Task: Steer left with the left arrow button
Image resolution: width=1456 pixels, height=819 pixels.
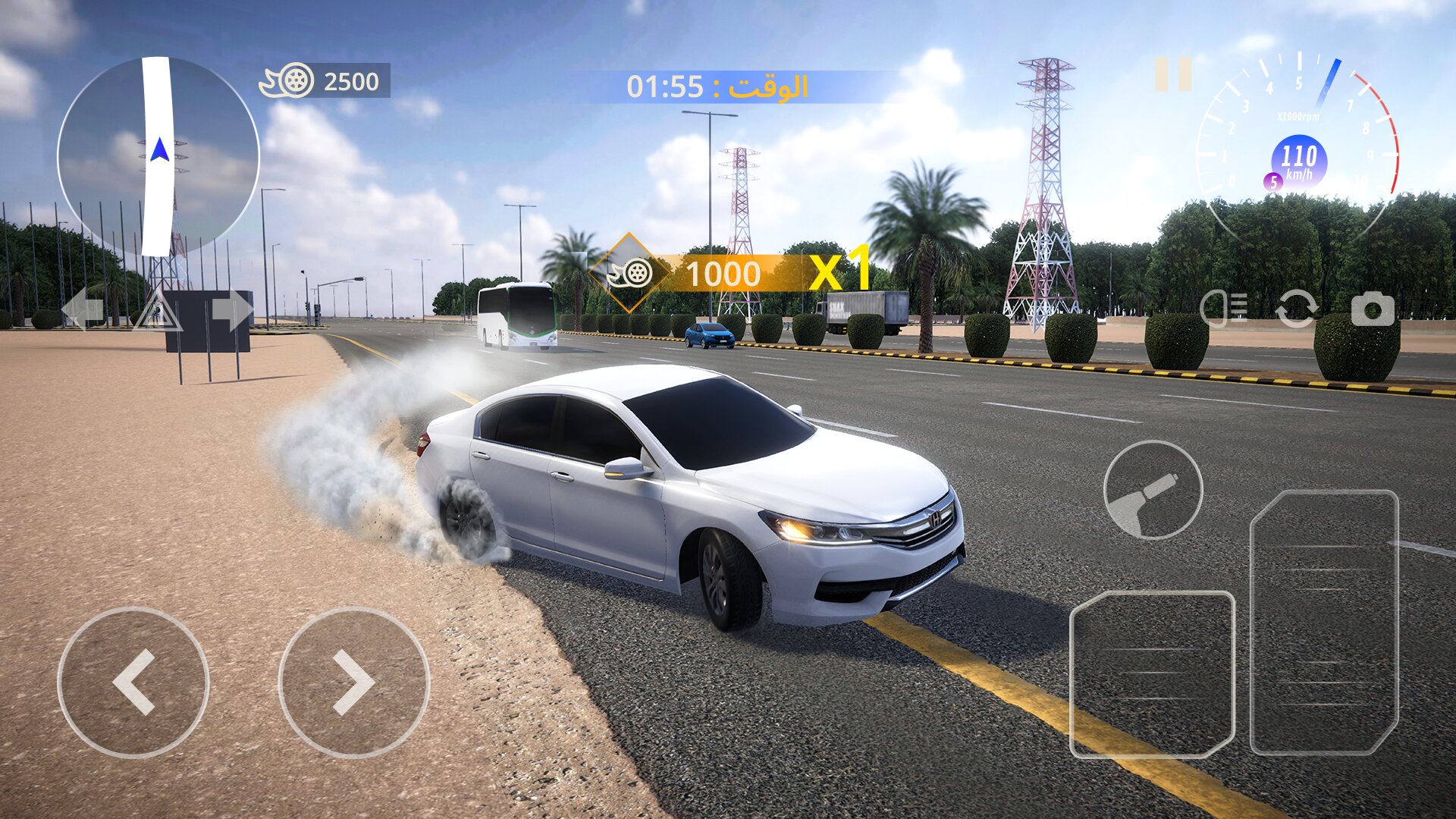Action: coord(133,682)
